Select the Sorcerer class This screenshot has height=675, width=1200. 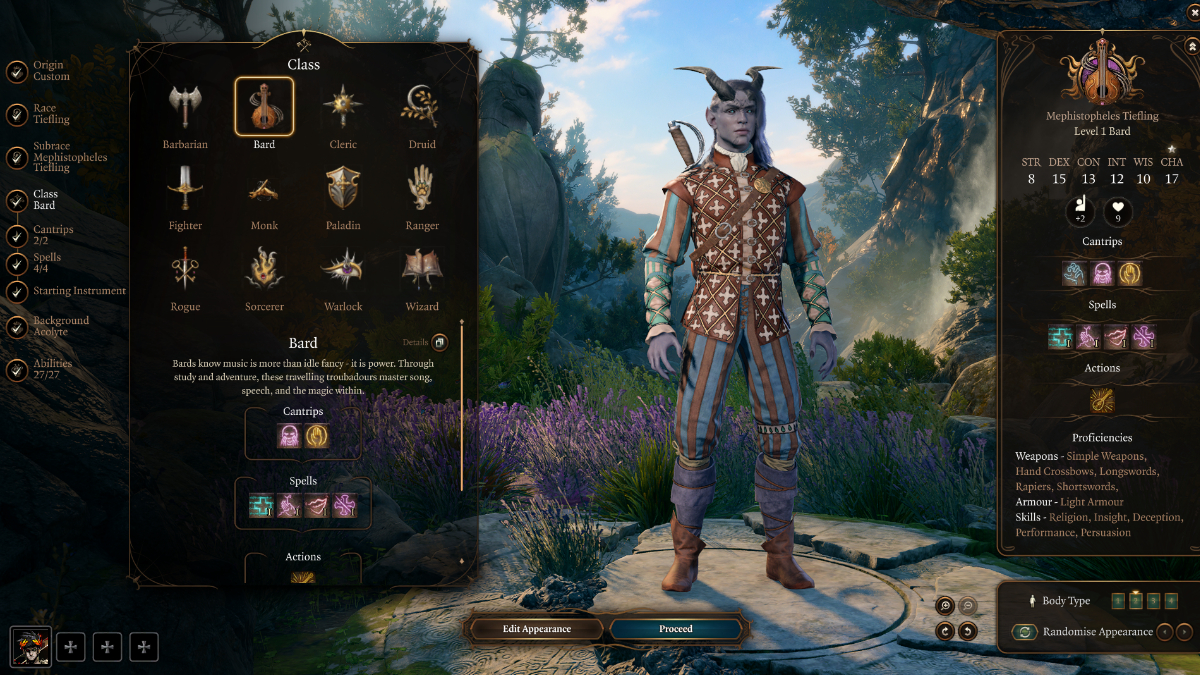coord(264,269)
